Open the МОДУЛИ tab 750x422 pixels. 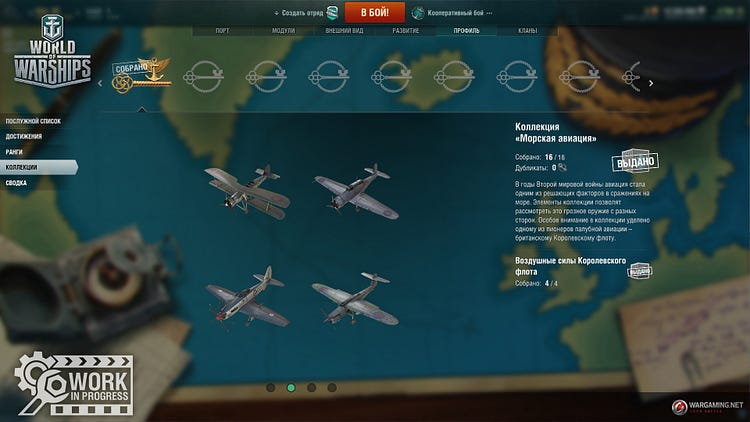point(283,31)
